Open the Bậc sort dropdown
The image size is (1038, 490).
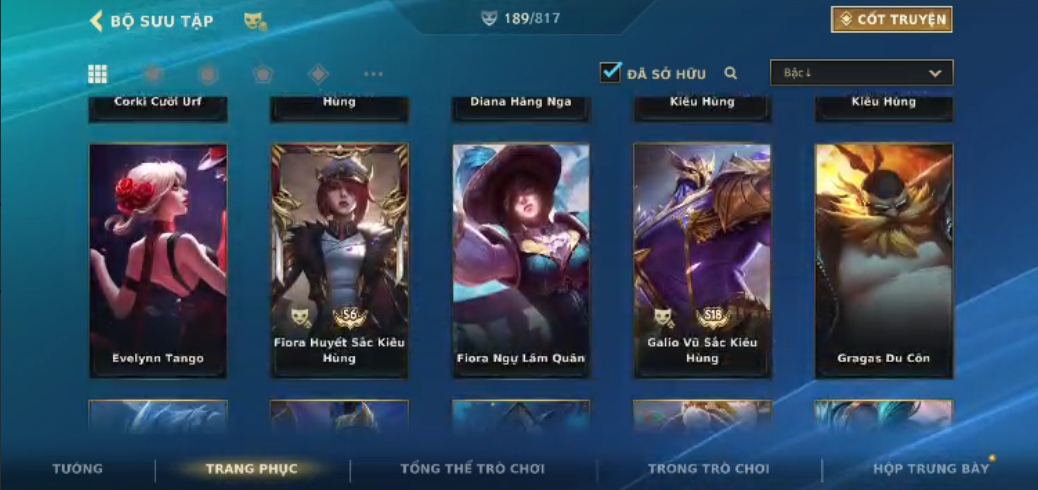861,73
